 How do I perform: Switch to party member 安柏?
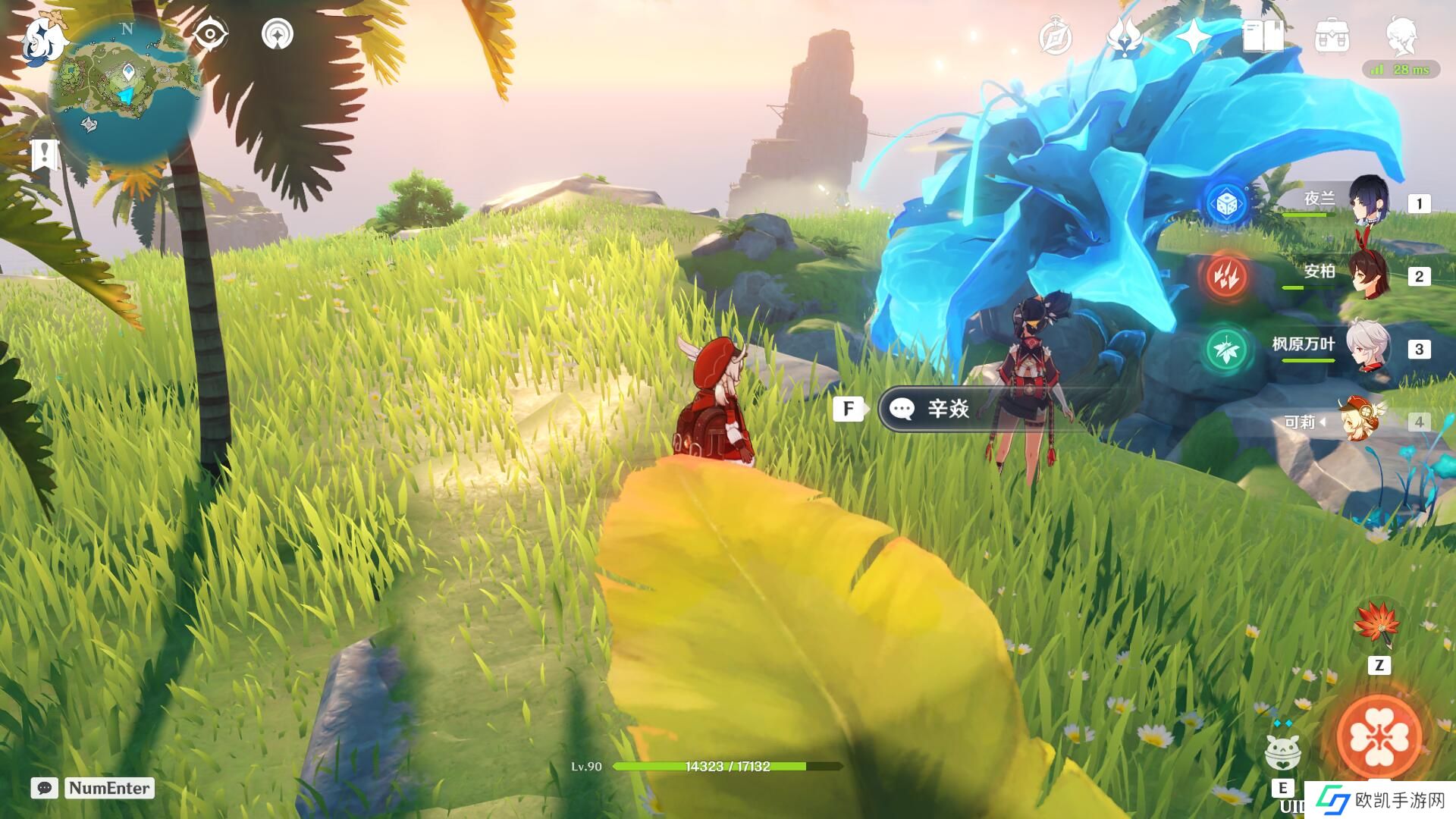pyautogui.click(x=1368, y=274)
